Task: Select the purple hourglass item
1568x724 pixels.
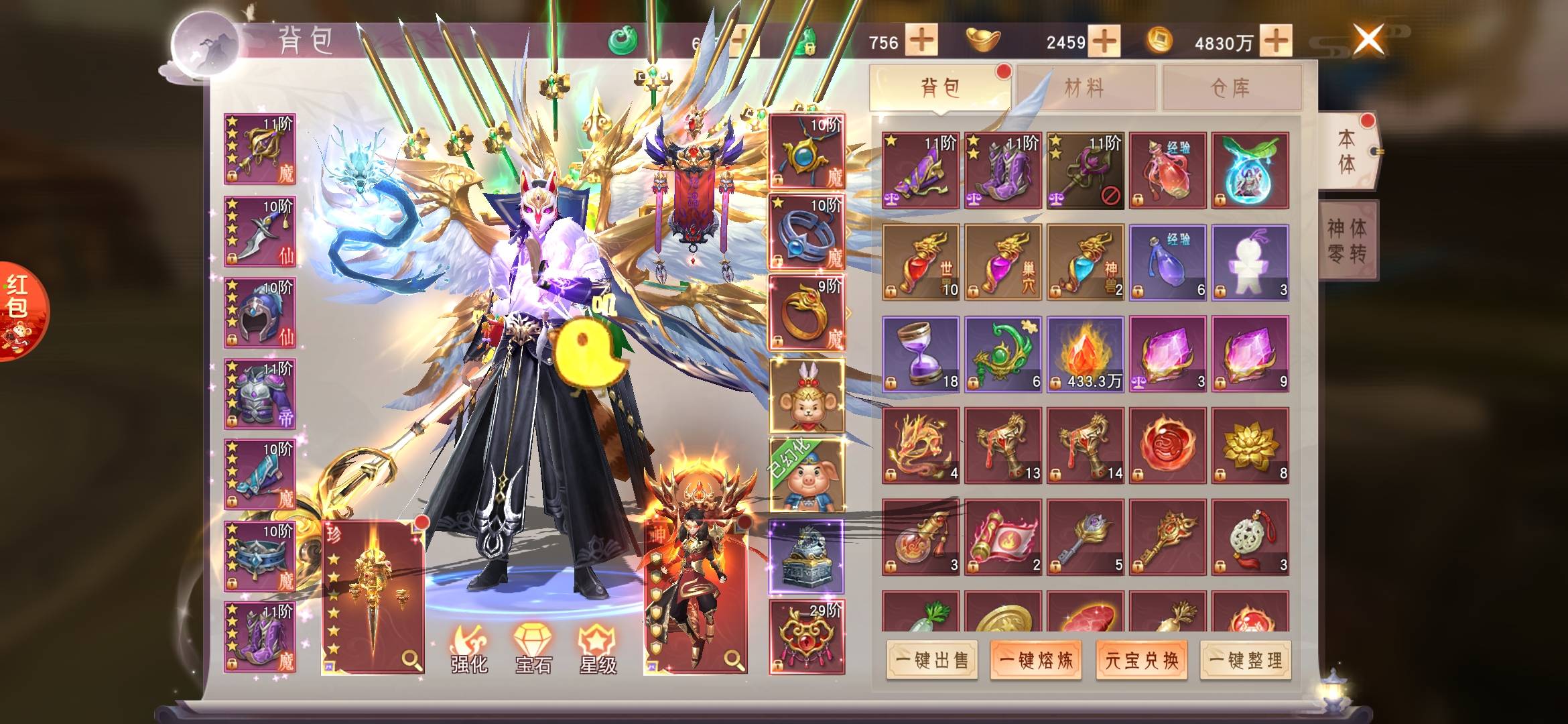Action: (921, 354)
